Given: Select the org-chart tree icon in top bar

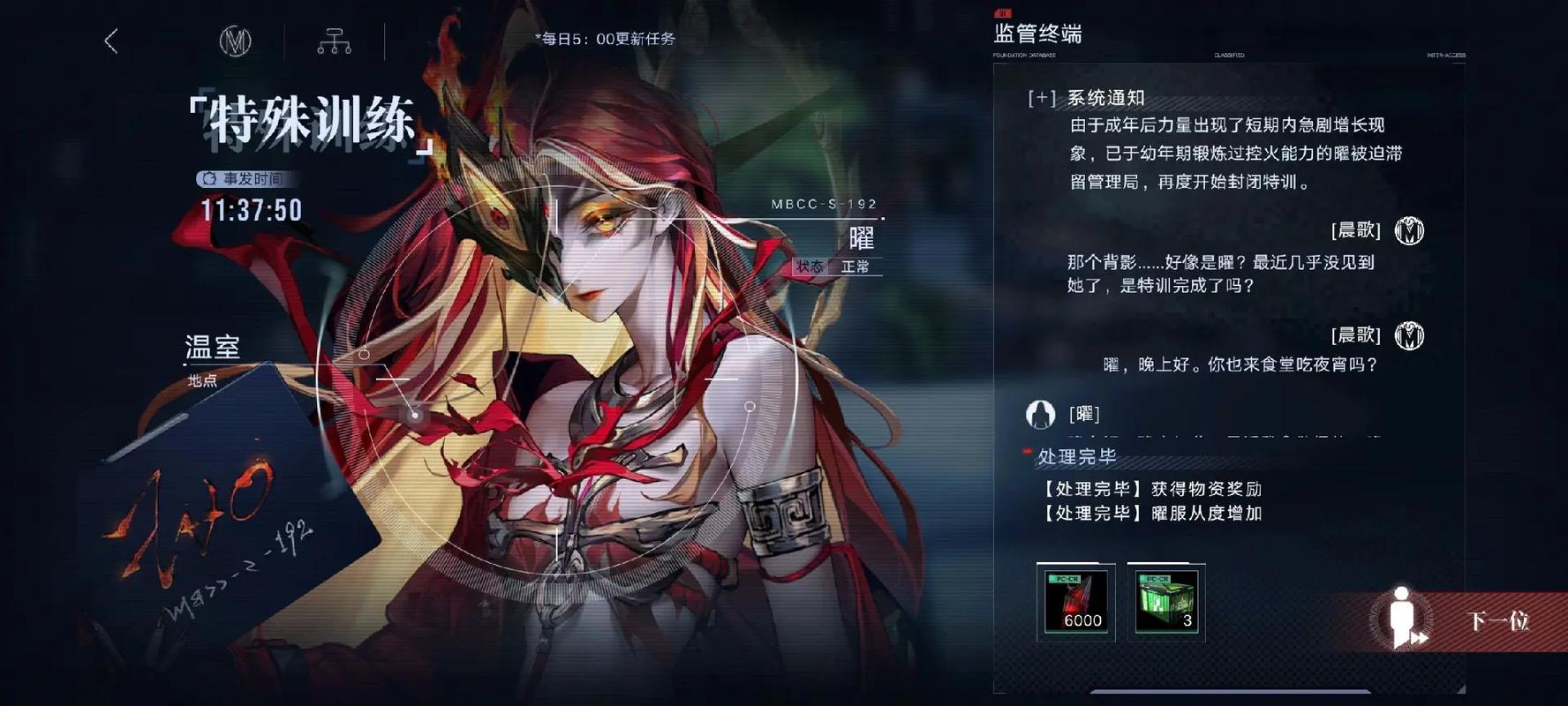Looking at the screenshot, I should [x=334, y=41].
